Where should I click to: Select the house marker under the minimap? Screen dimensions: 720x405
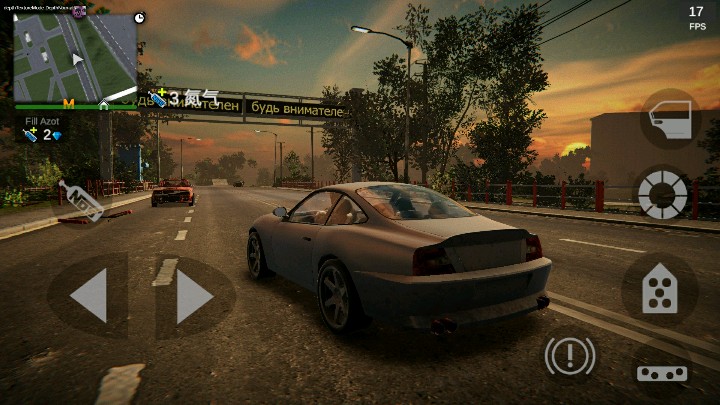[103, 104]
